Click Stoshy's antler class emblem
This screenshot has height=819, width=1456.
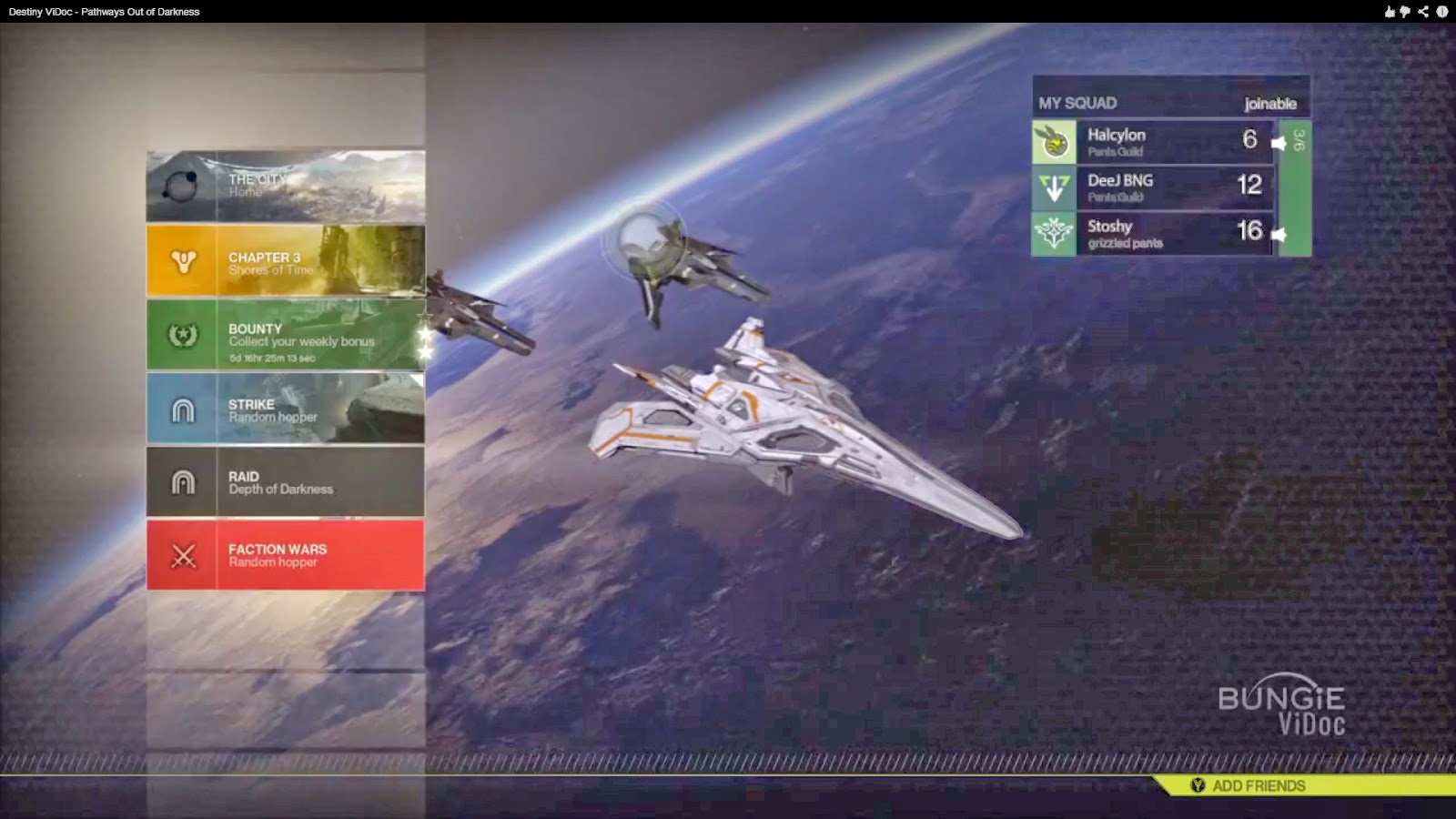[1052, 233]
